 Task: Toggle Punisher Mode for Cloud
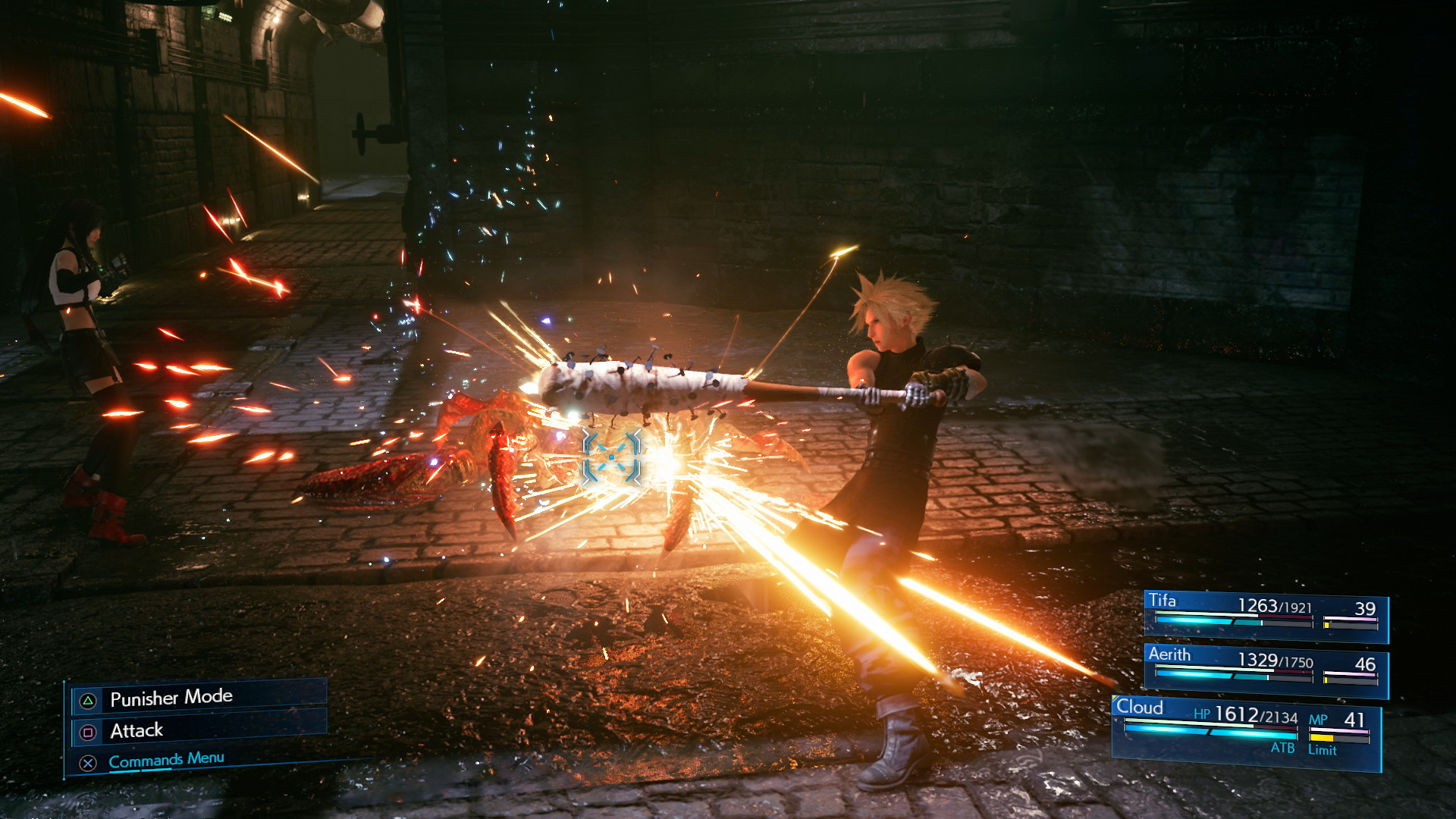coord(172,696)
